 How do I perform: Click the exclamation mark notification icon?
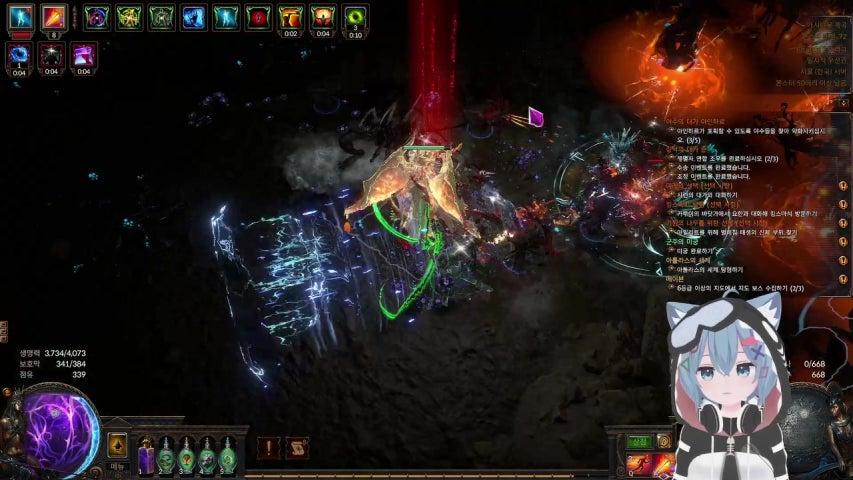pyautogui.click(x=268, y=449)
